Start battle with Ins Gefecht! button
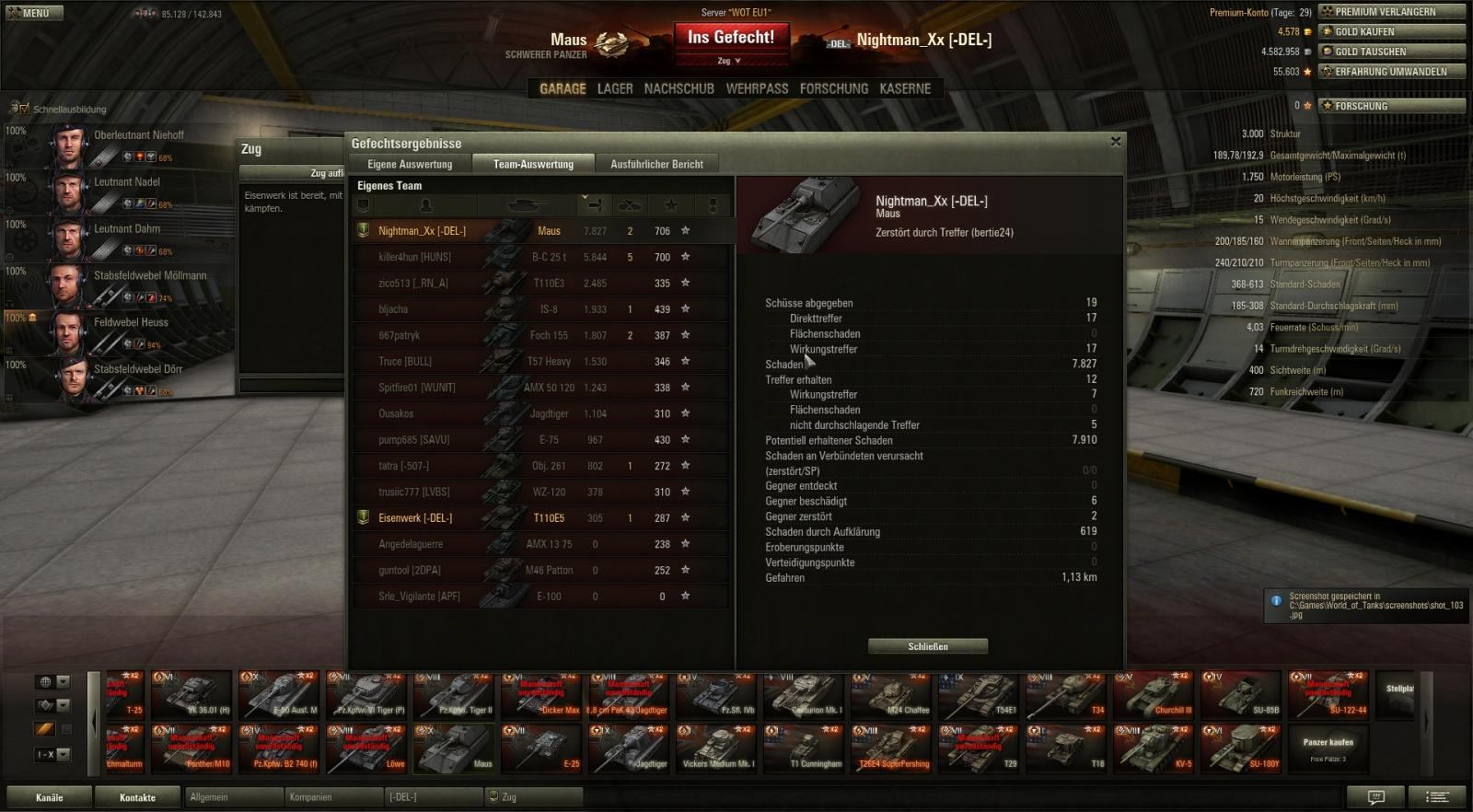1473x812 pixels. coord(731,38)
